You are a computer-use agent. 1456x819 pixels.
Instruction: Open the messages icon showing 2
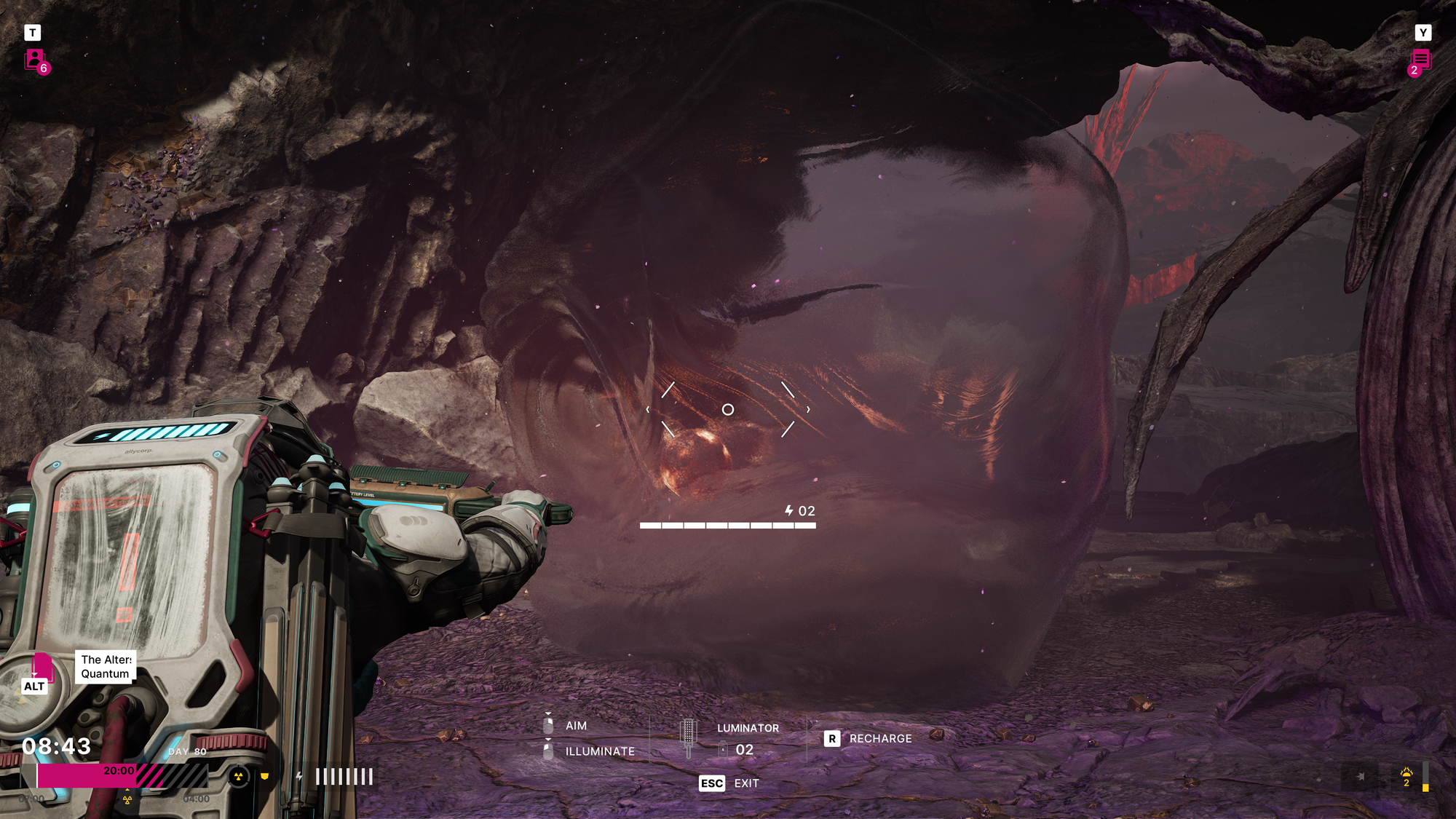click(1420, 60)
